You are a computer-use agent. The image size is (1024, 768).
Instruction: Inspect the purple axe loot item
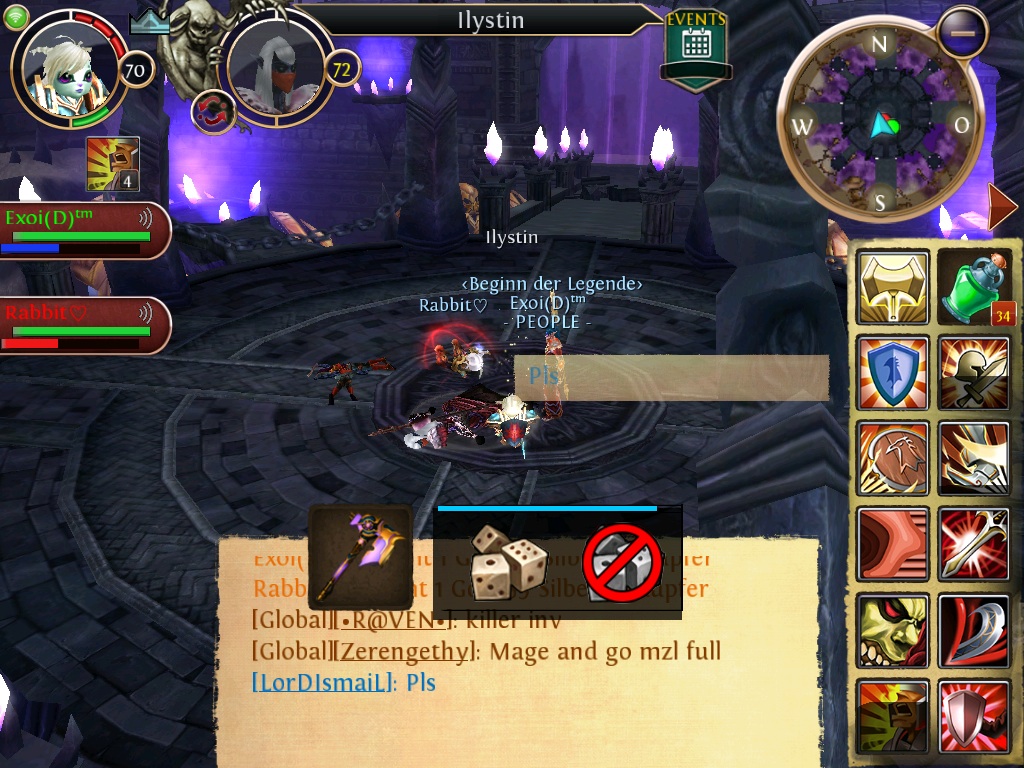[x=360, y=557]
